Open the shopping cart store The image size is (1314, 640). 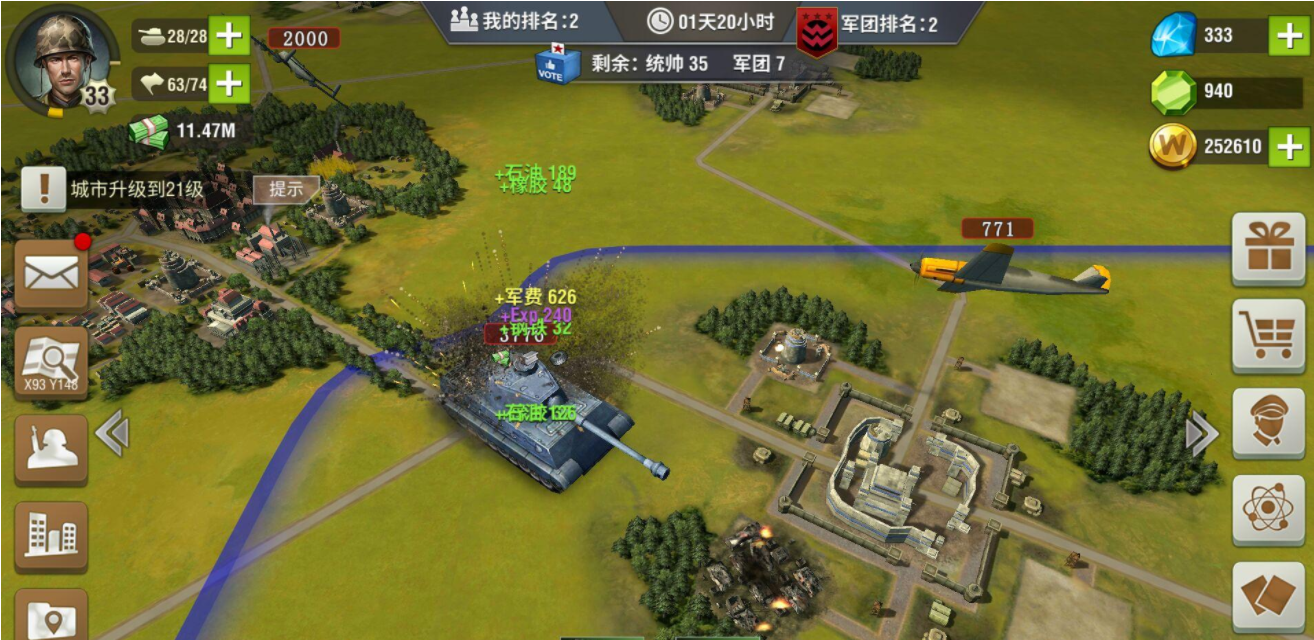click(1268, 335)
